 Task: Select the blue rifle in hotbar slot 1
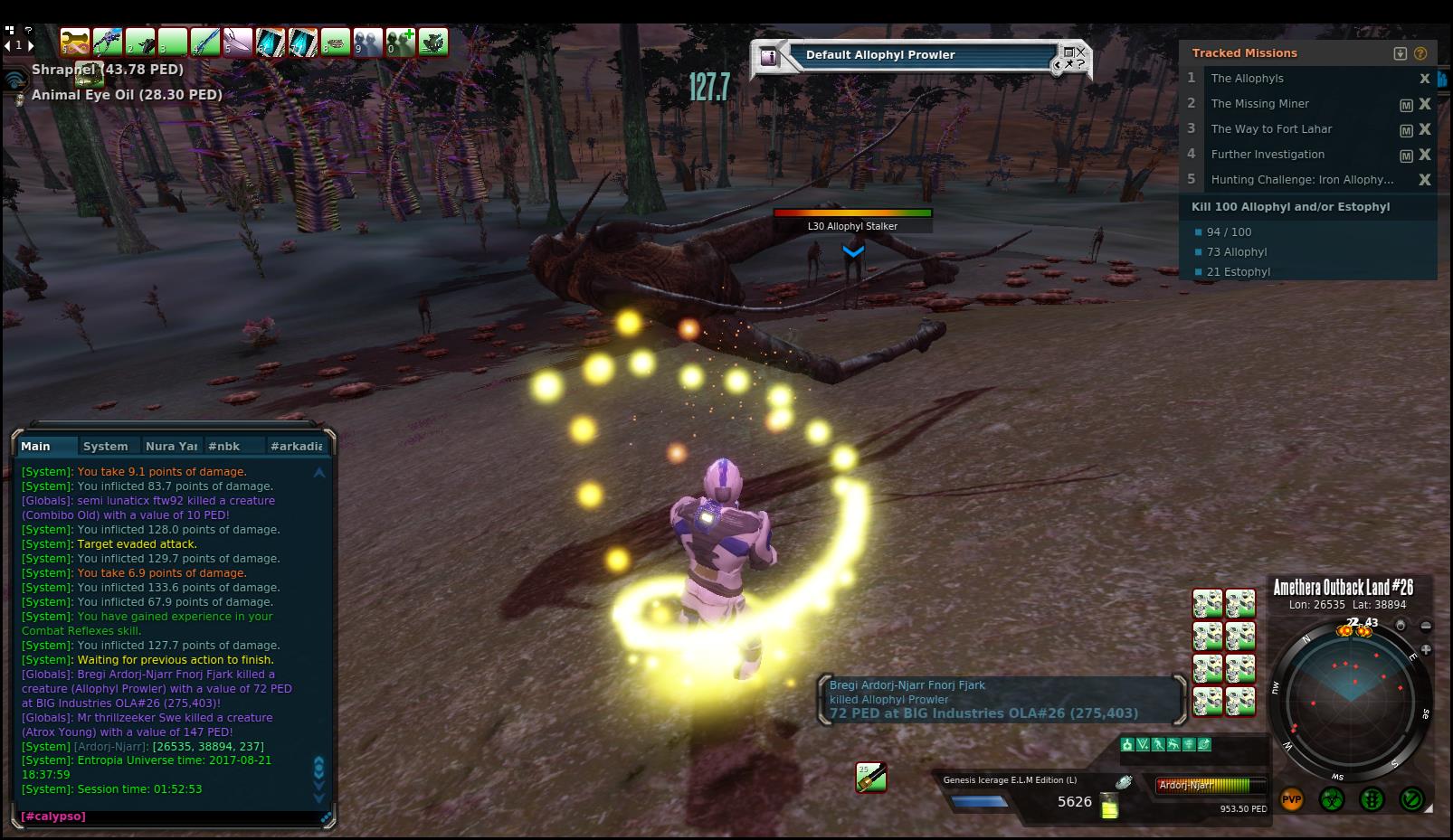107,42
